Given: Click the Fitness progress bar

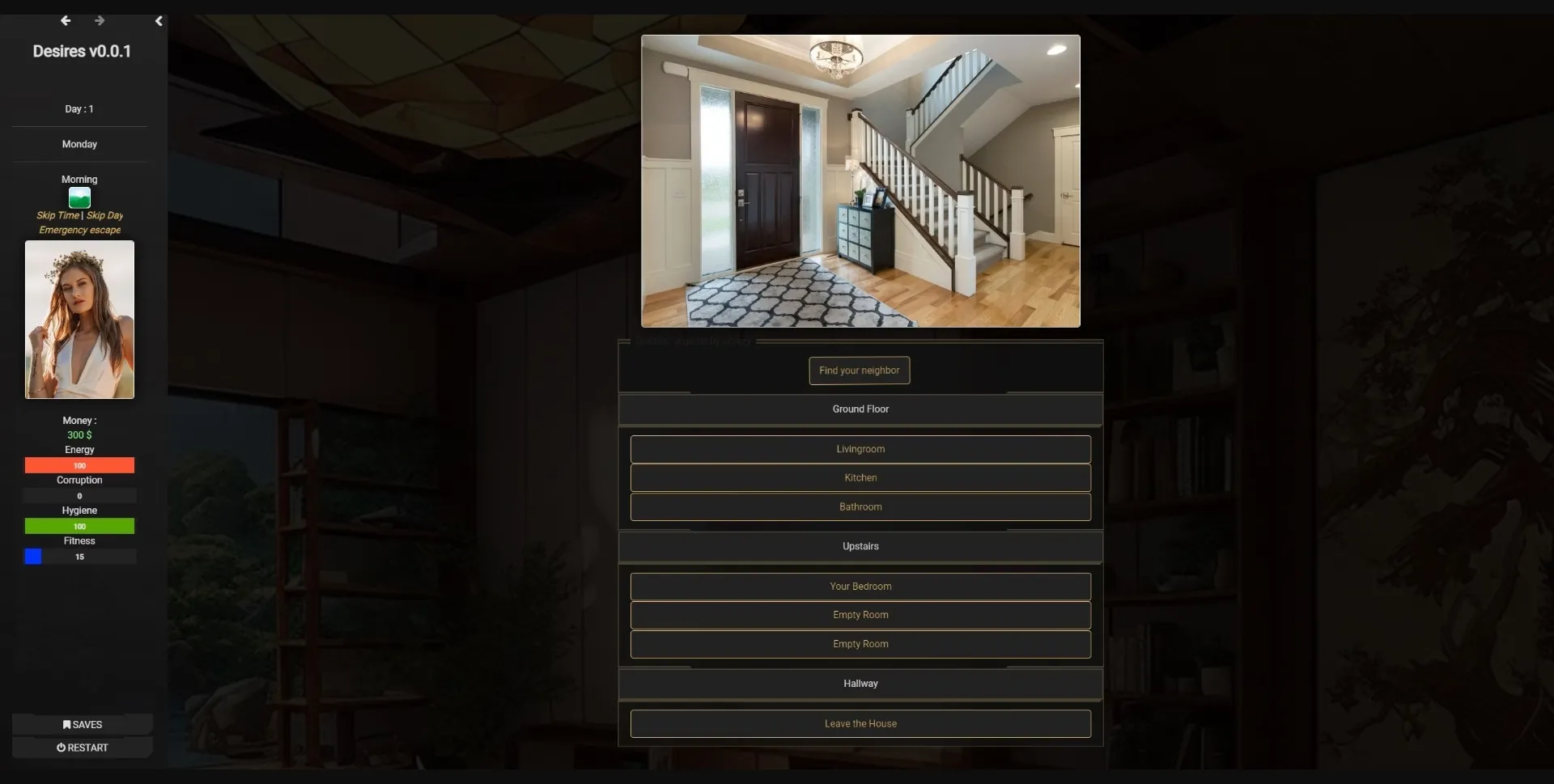Looking at the screenshot, I should [x=79, y=557].
